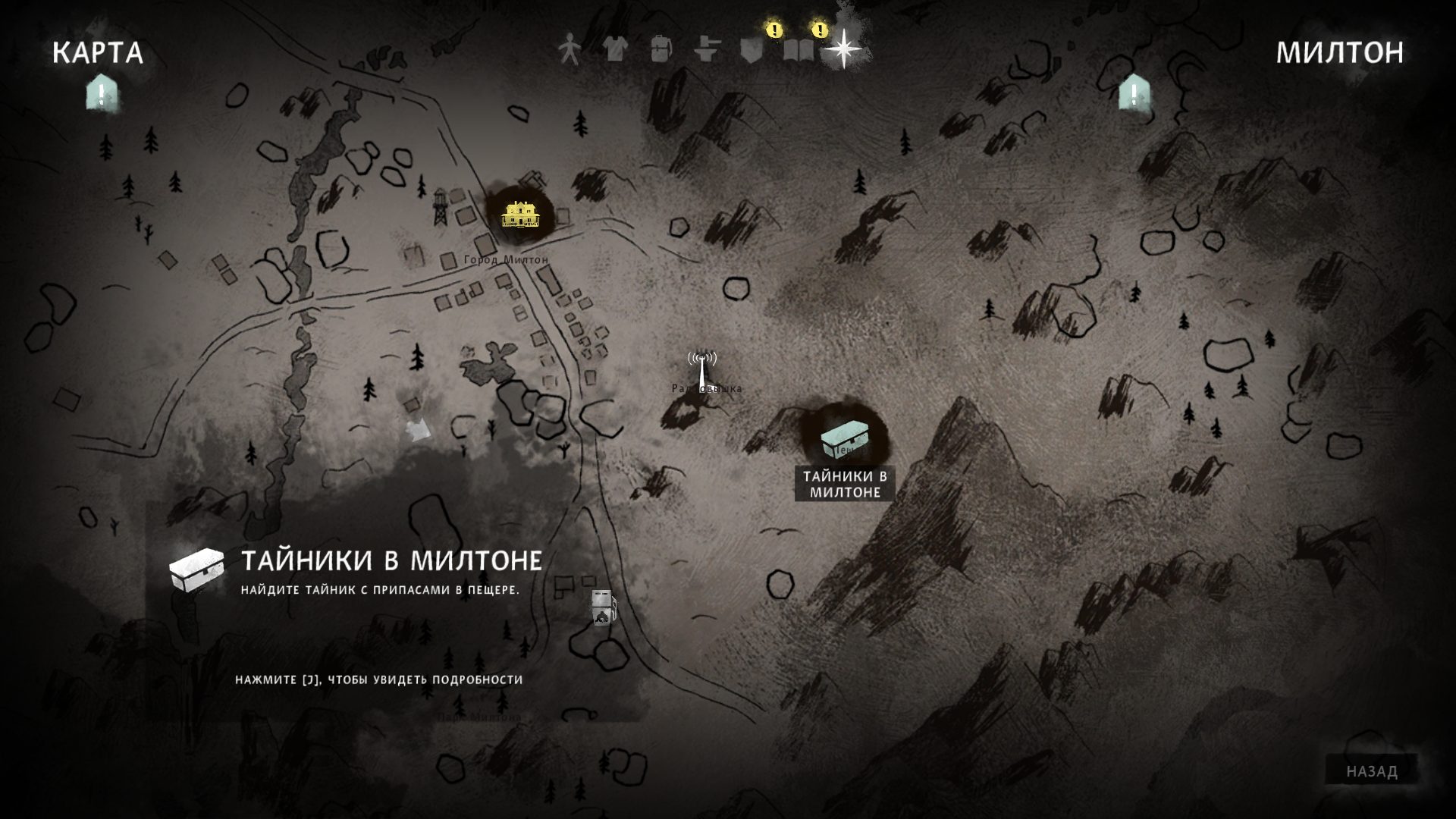Switch to the clothing shirt tab

click(x=615, y=50)
